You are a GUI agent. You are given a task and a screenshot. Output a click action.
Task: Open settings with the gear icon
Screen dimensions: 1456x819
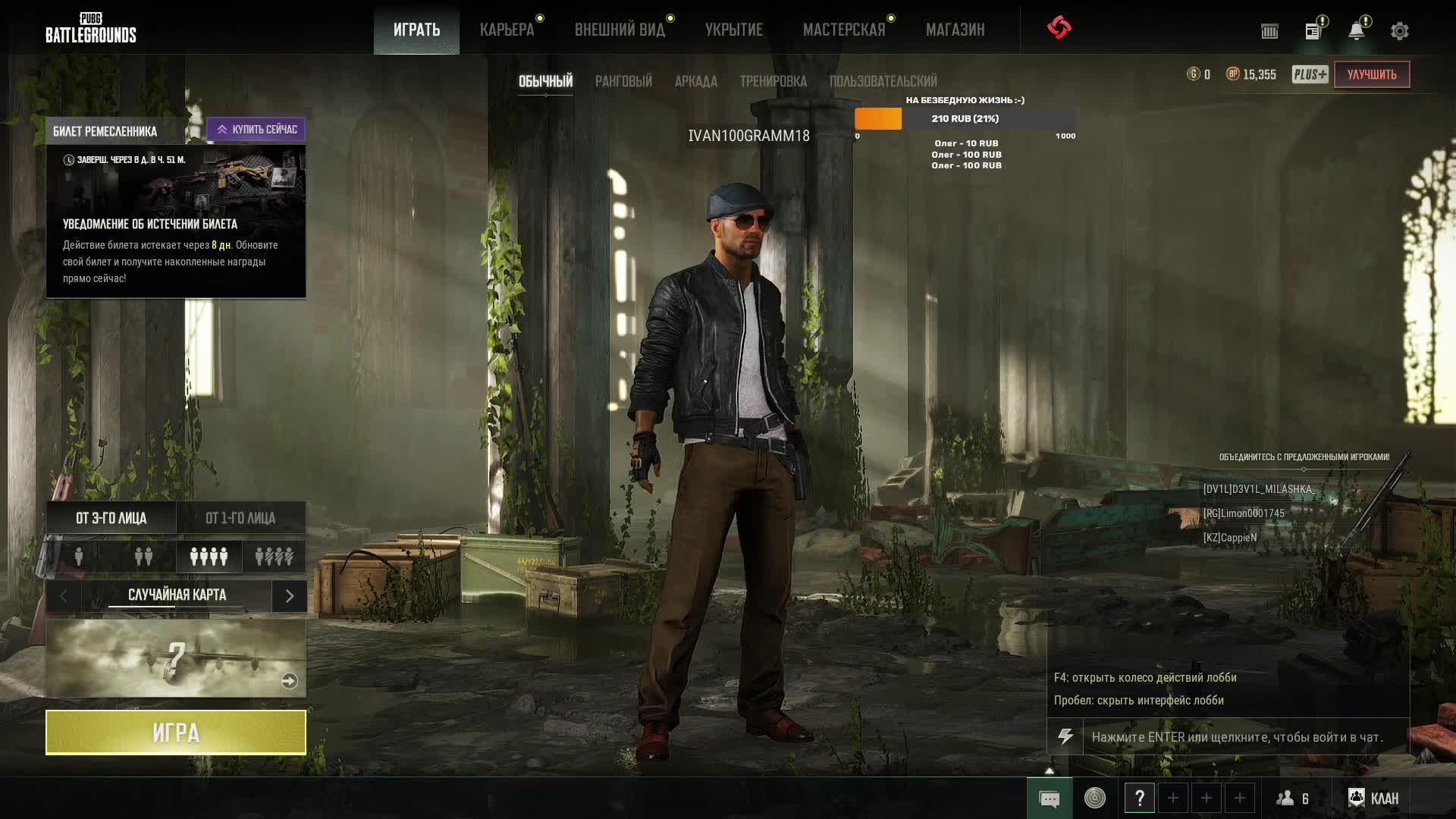[x=1399, y=31]
